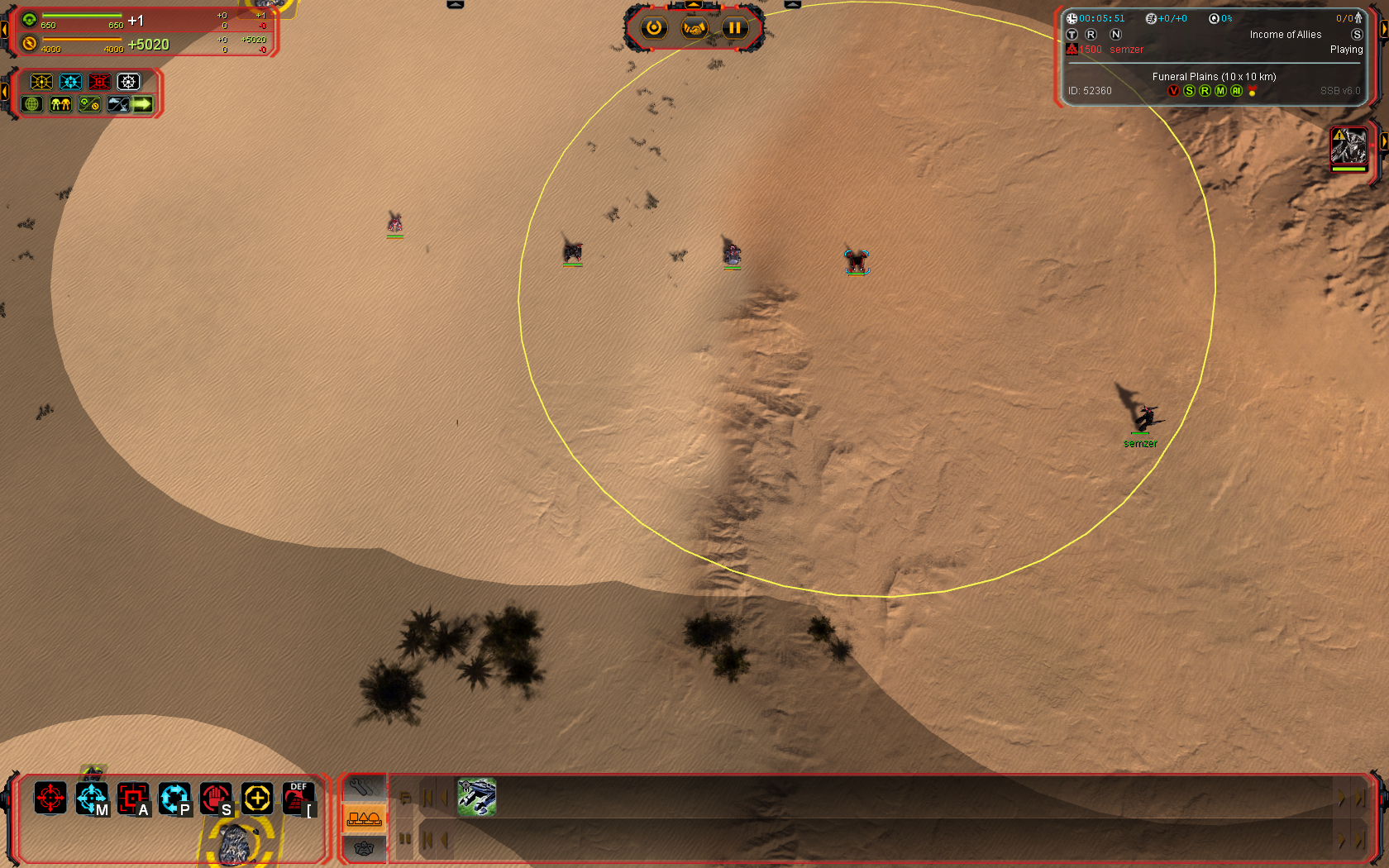Toggle the yellow military overlay filter
The height and width of the screenshot is (868, 1389).
tap(41, 82)
